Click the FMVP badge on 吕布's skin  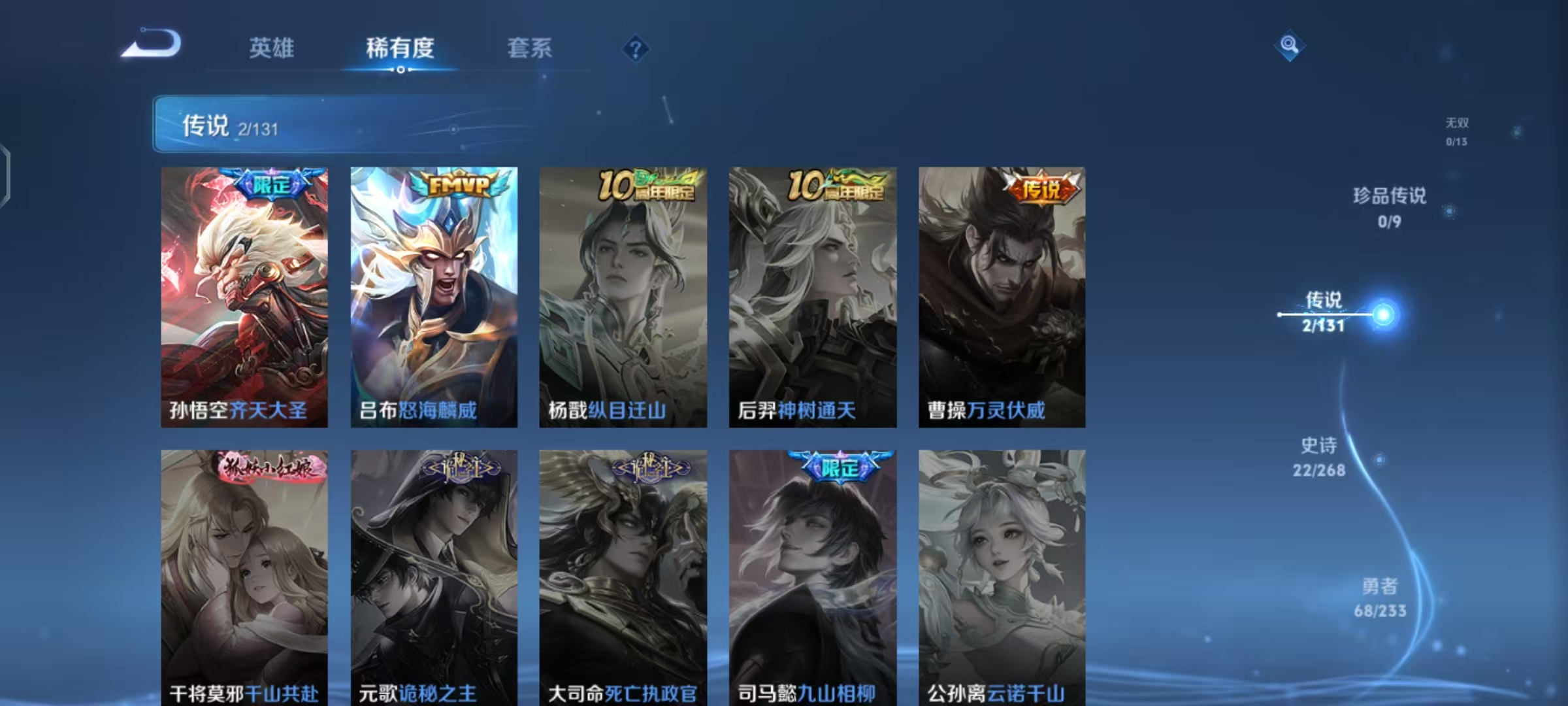click(457, 185)
